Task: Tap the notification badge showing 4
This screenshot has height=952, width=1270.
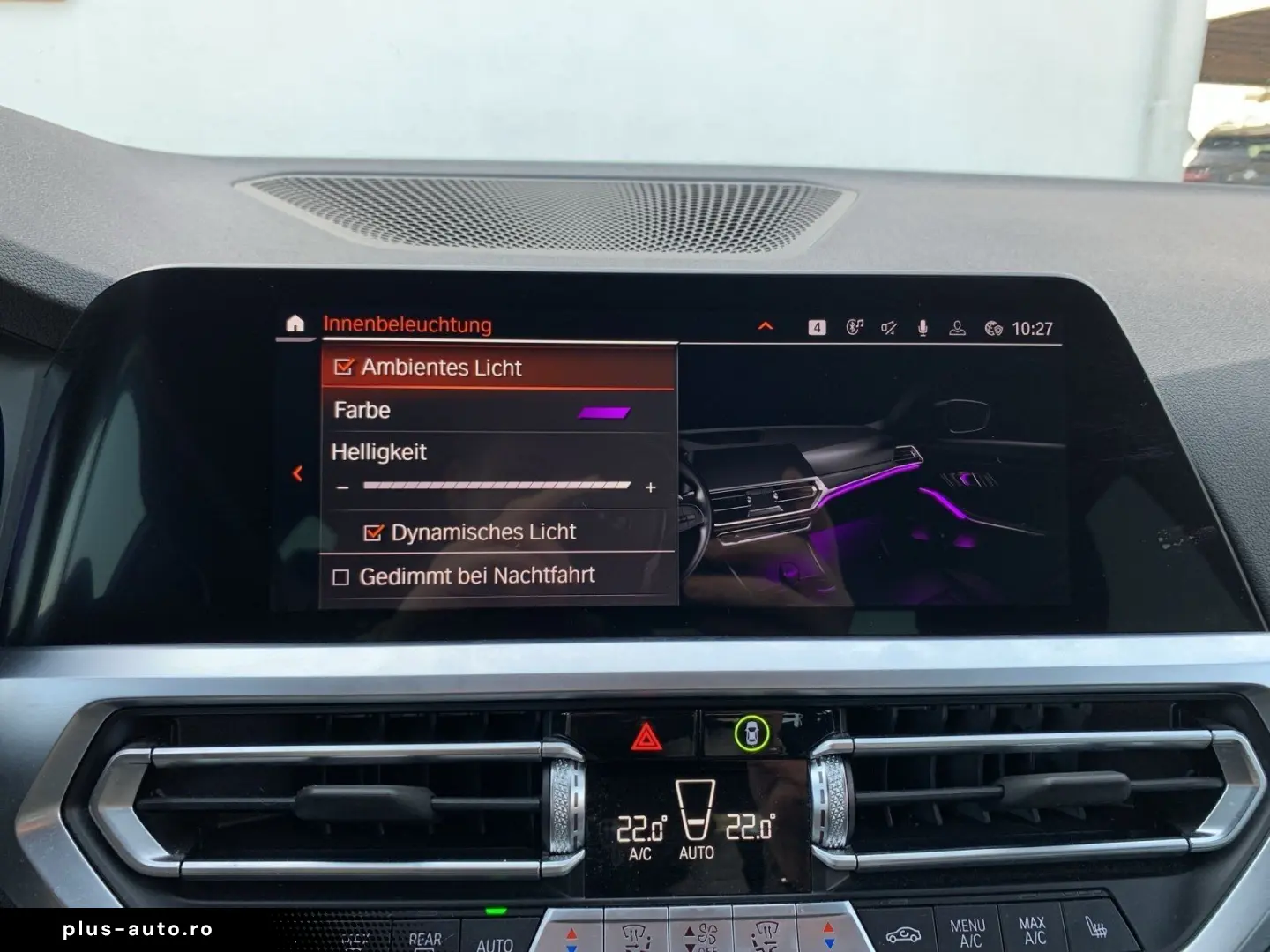Action: (x=817, y=327)
